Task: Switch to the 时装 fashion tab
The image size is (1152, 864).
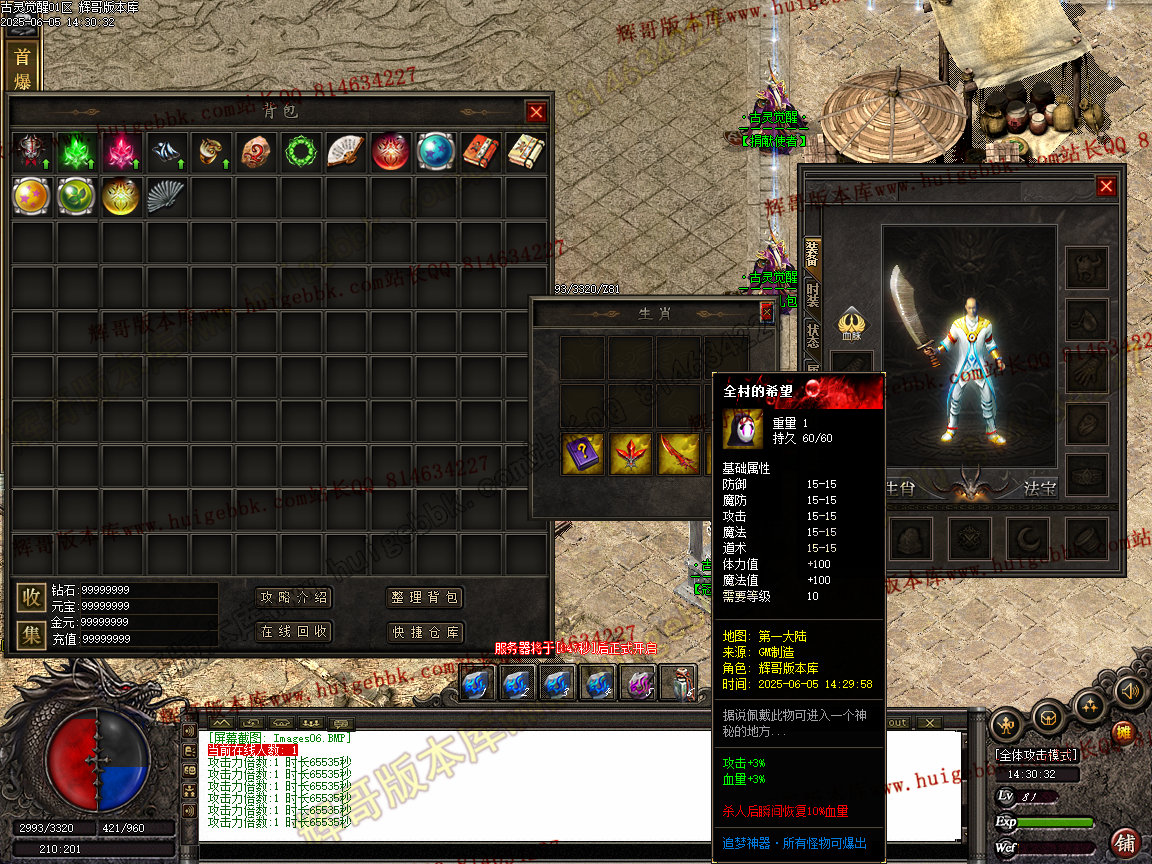Action: [x=812, y=295]
